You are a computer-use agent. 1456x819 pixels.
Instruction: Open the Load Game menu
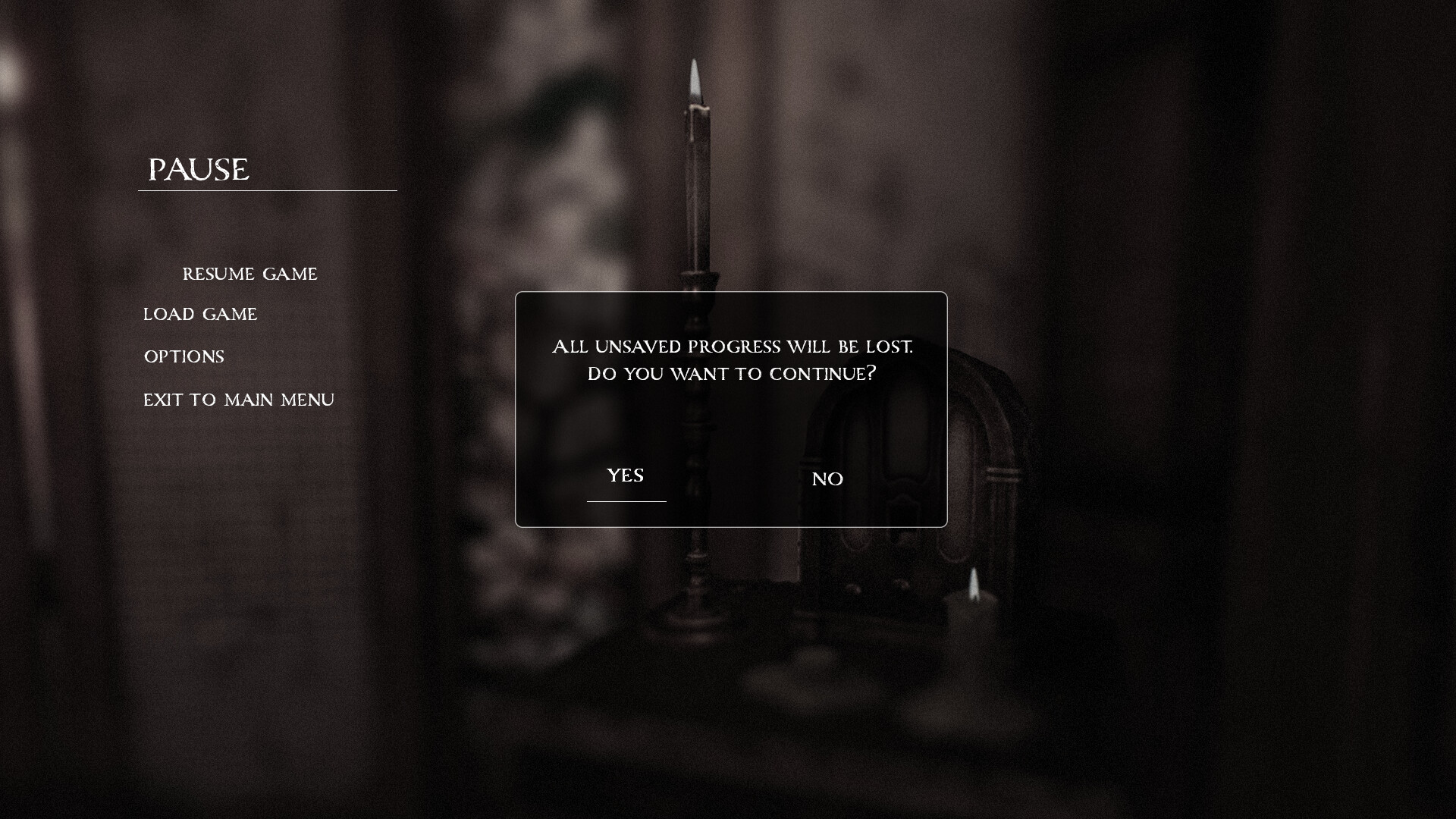coord(200,315)
